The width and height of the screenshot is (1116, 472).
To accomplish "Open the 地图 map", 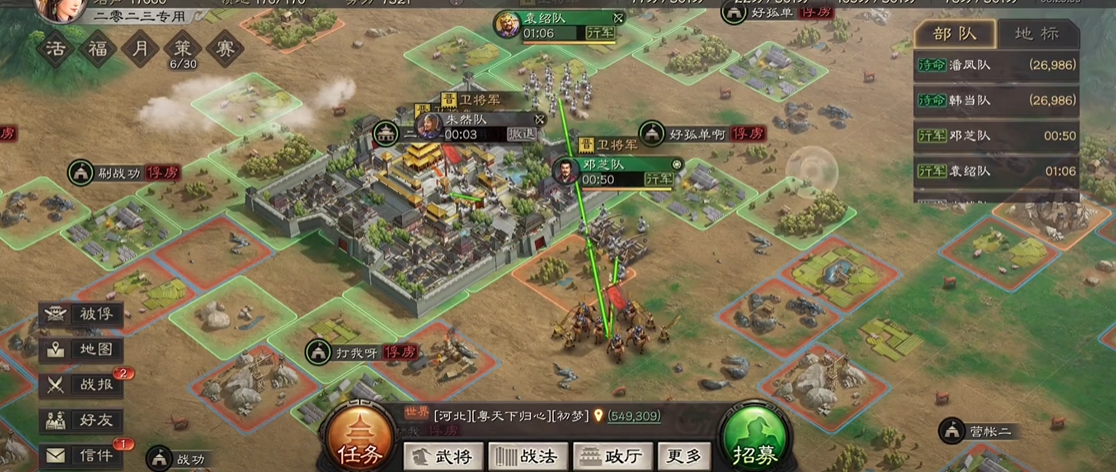I will point(82,350).
